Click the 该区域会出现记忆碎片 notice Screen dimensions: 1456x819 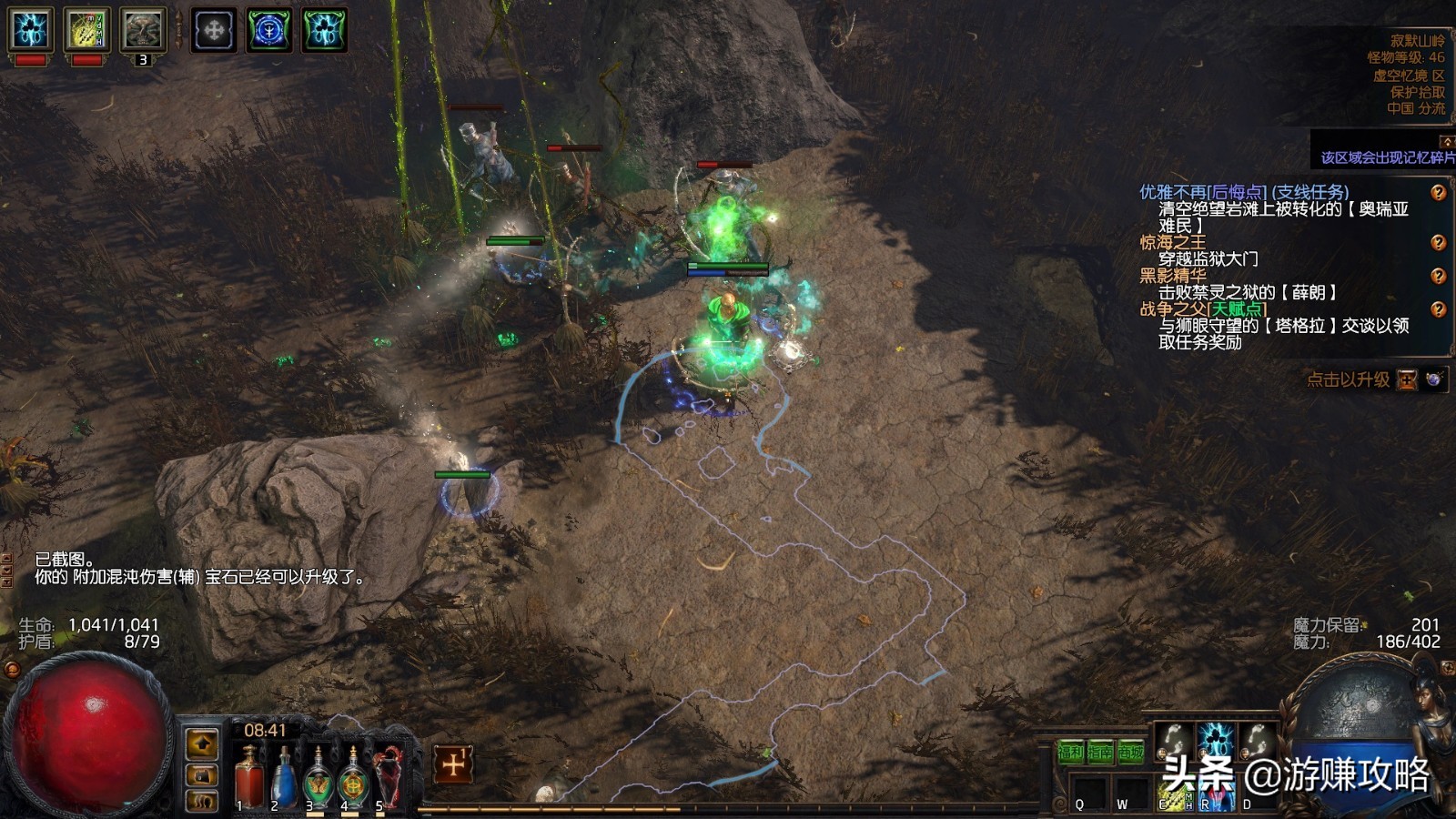(x=1386, y=157)
